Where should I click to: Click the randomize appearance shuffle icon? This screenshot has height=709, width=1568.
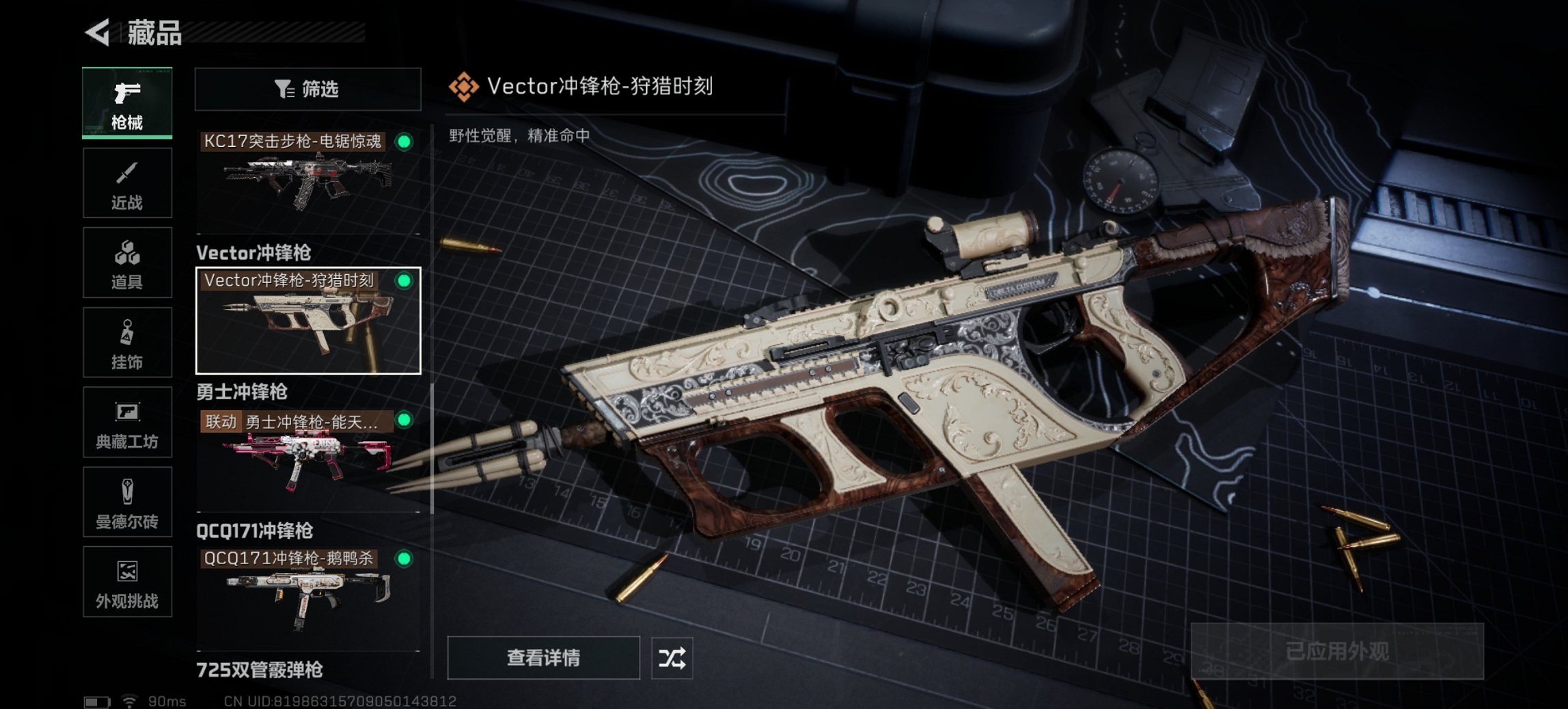tap(673, 658)
